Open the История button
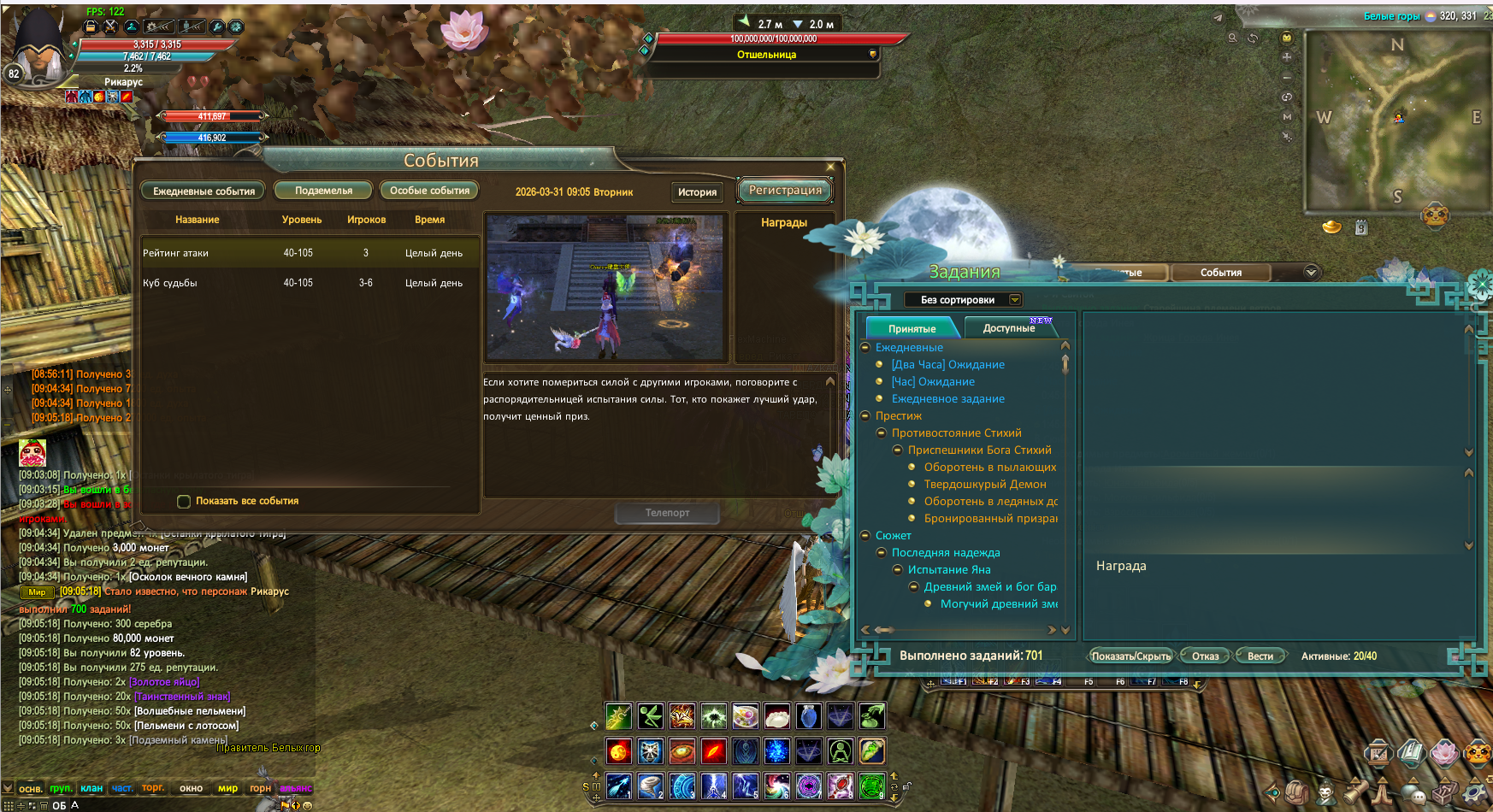The height and width of the screenshot is (812, 1493). point(697,192)
